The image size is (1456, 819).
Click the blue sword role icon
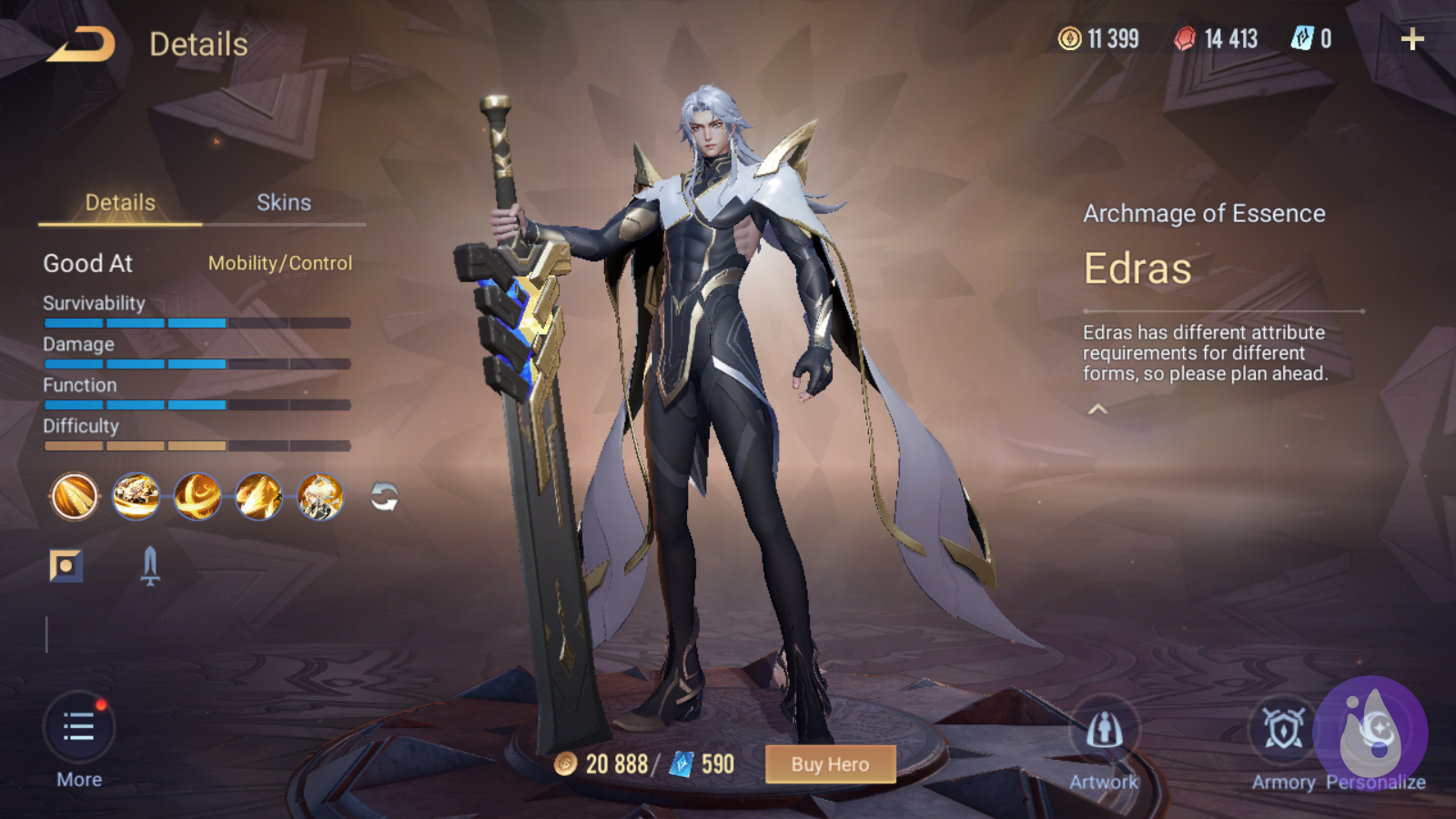[x=150, y=566]
